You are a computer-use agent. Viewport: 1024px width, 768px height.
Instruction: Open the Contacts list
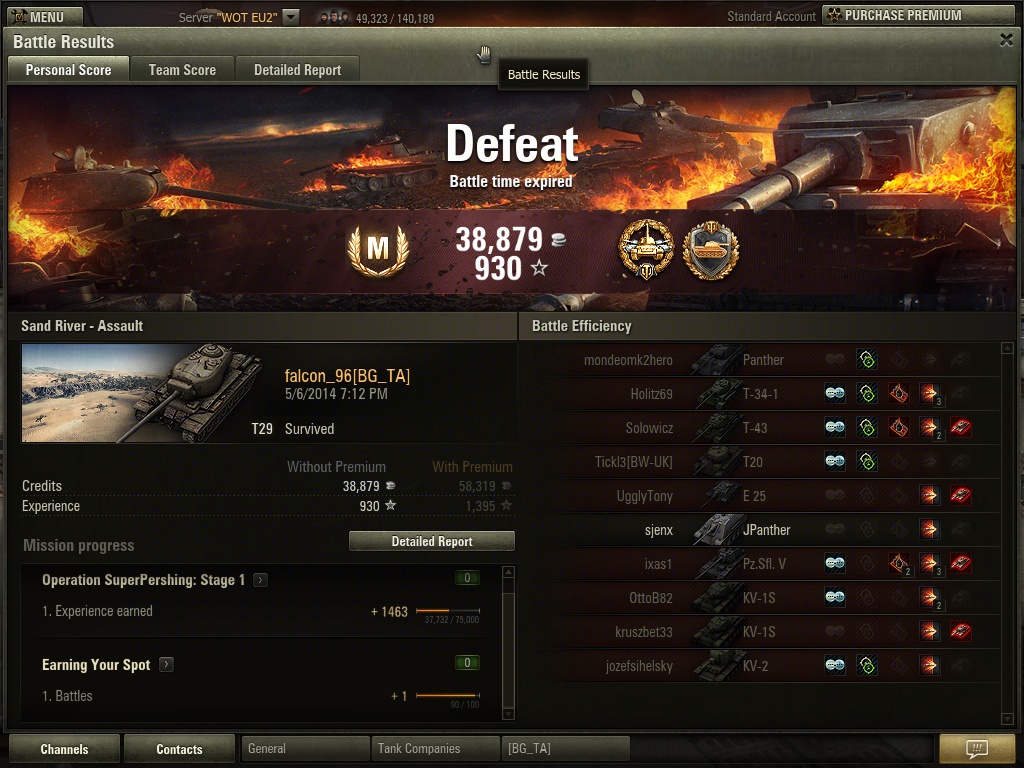pos(179,749)
